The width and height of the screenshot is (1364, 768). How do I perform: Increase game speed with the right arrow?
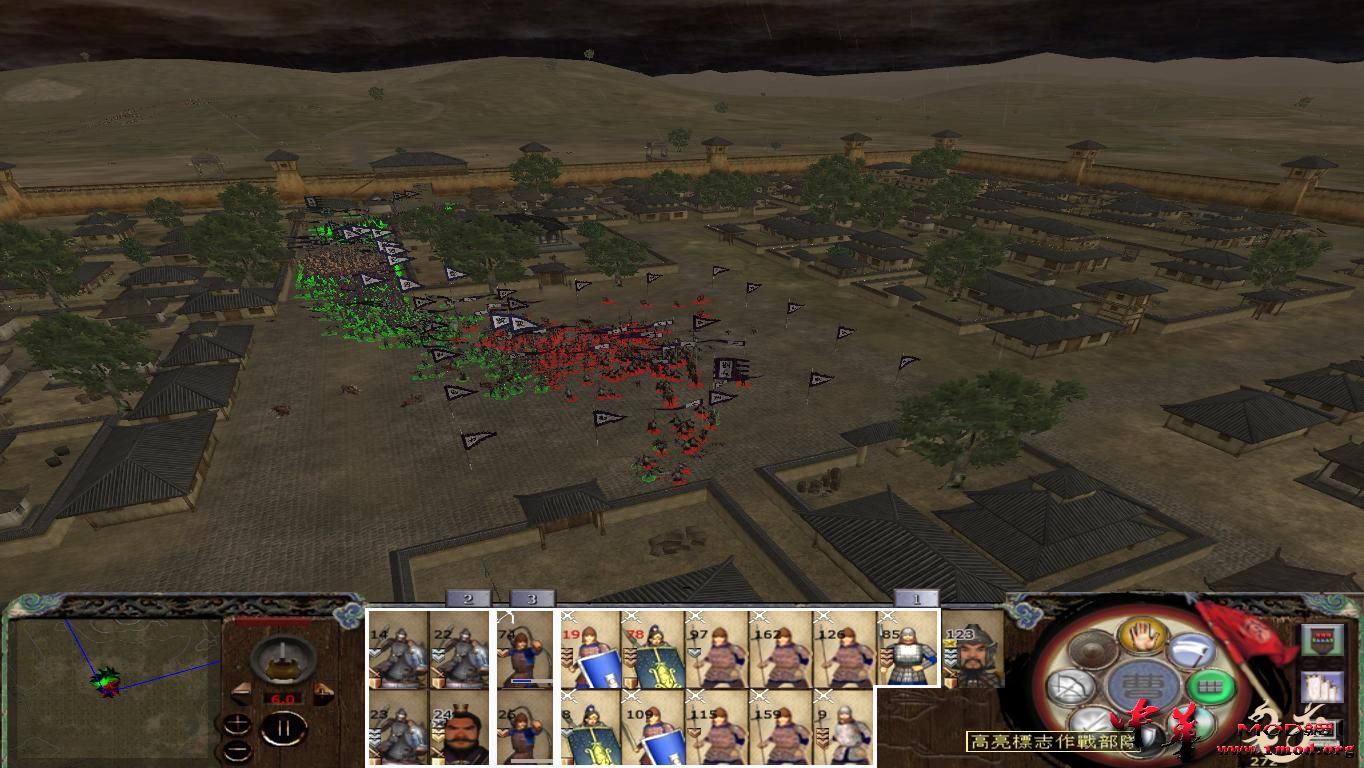322,691
